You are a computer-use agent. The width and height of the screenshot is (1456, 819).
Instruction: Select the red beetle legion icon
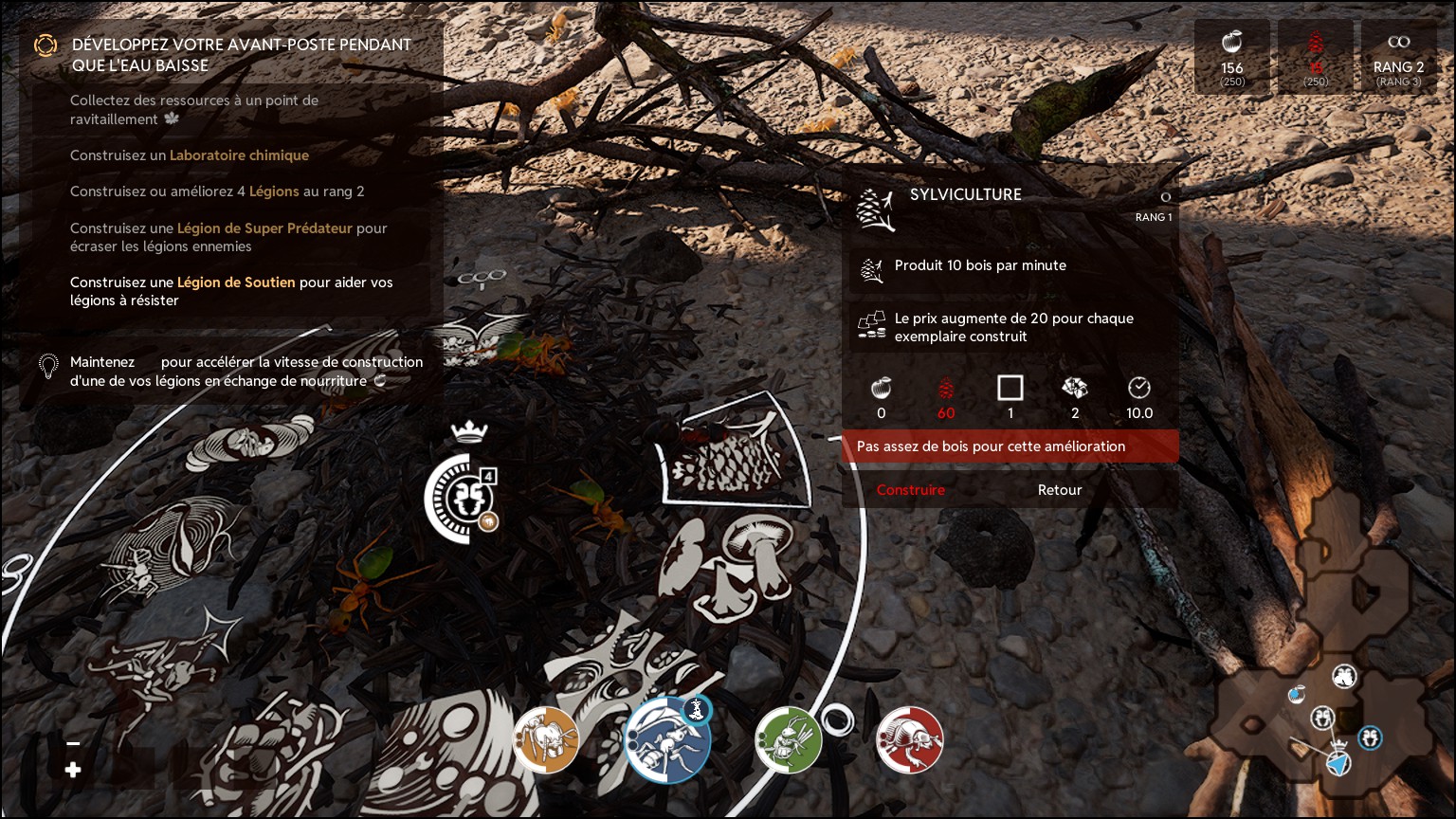[910, 739]
